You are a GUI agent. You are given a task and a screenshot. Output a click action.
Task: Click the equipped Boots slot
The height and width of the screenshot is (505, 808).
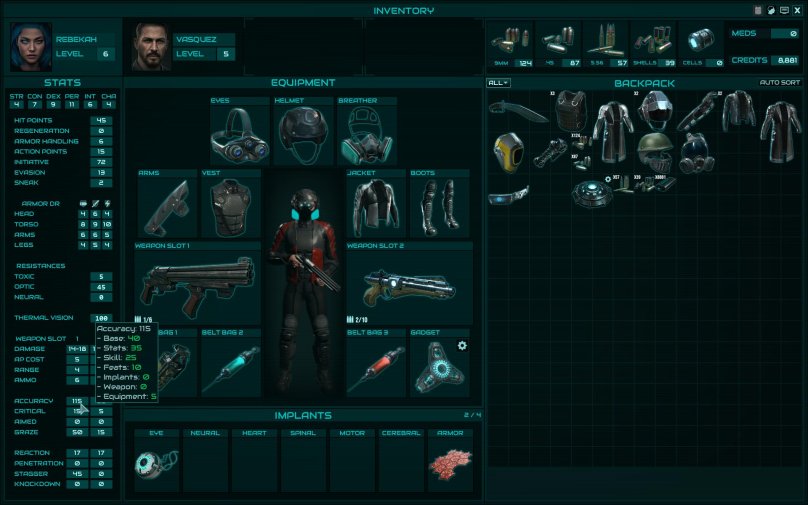coord(440,207)
